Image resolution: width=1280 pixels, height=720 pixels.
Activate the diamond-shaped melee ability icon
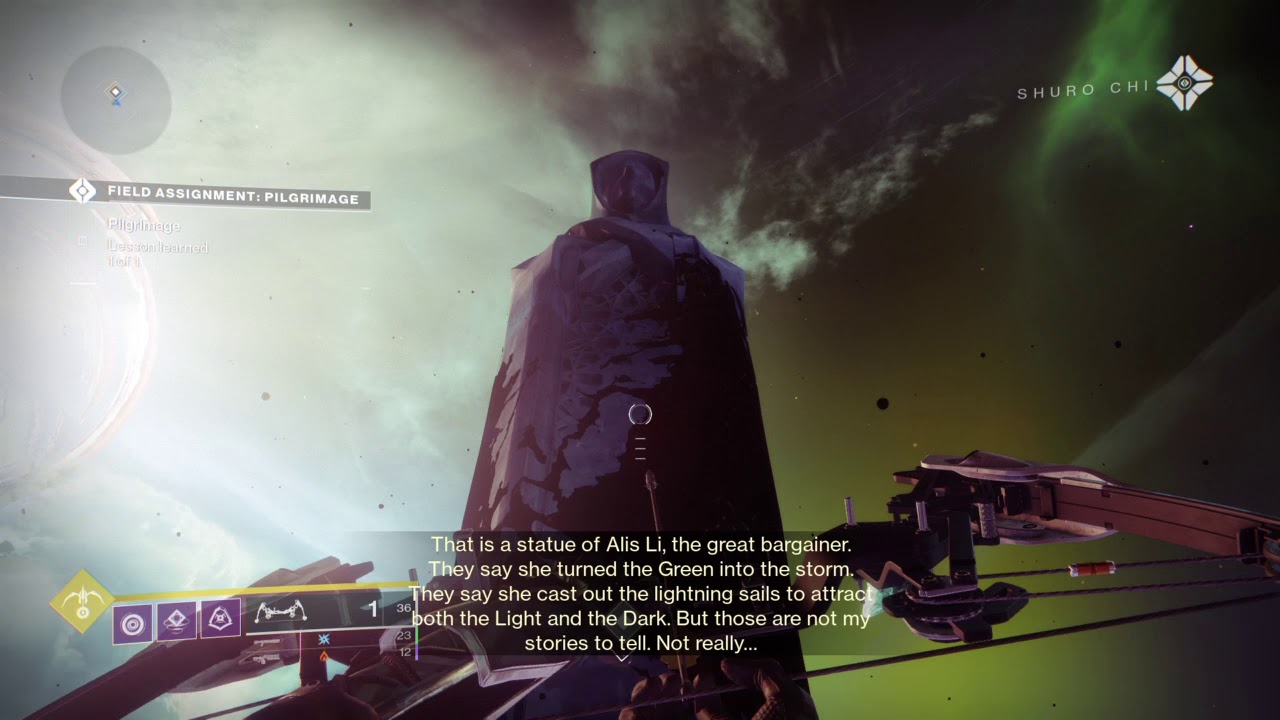coord(177,622)
